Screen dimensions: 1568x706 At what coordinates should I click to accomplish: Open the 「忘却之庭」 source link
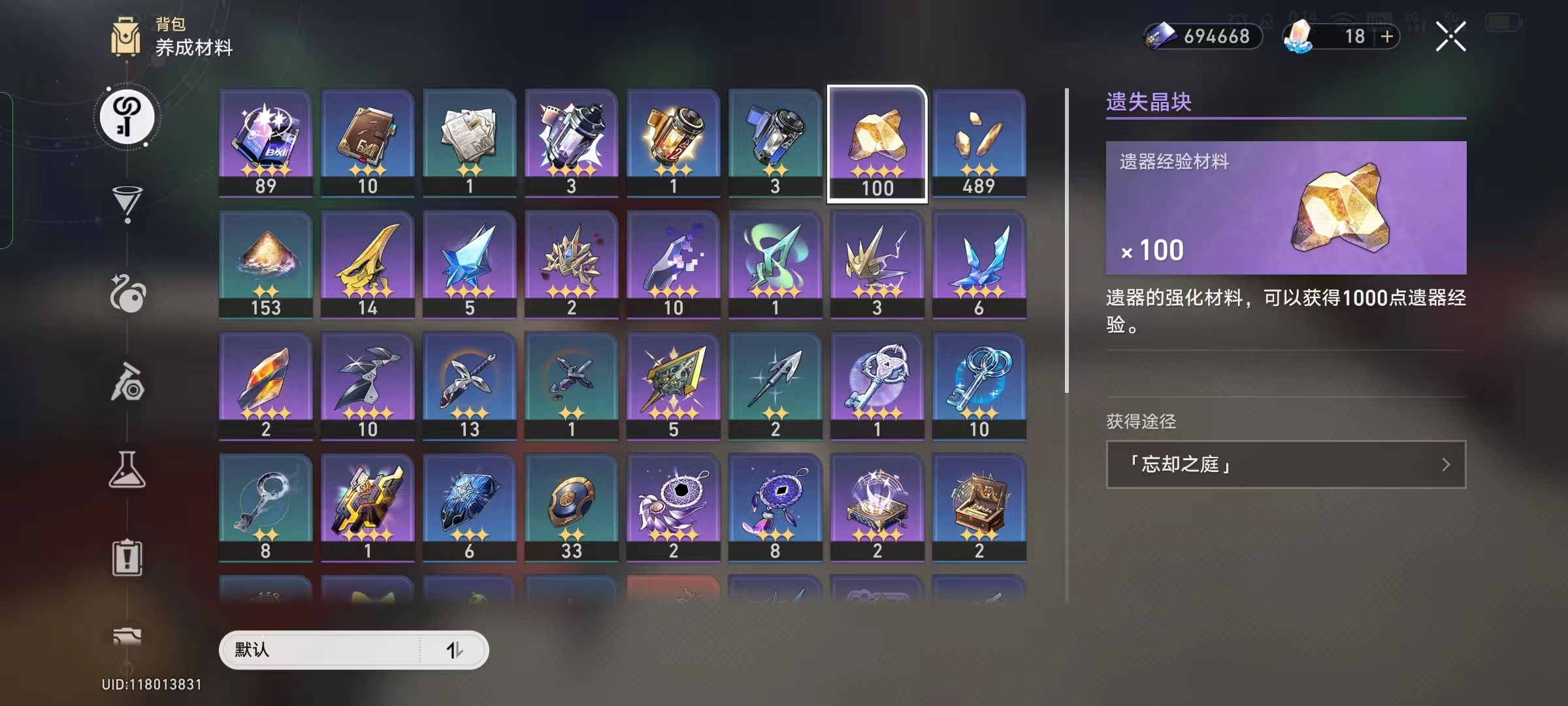click(1285, 464)
